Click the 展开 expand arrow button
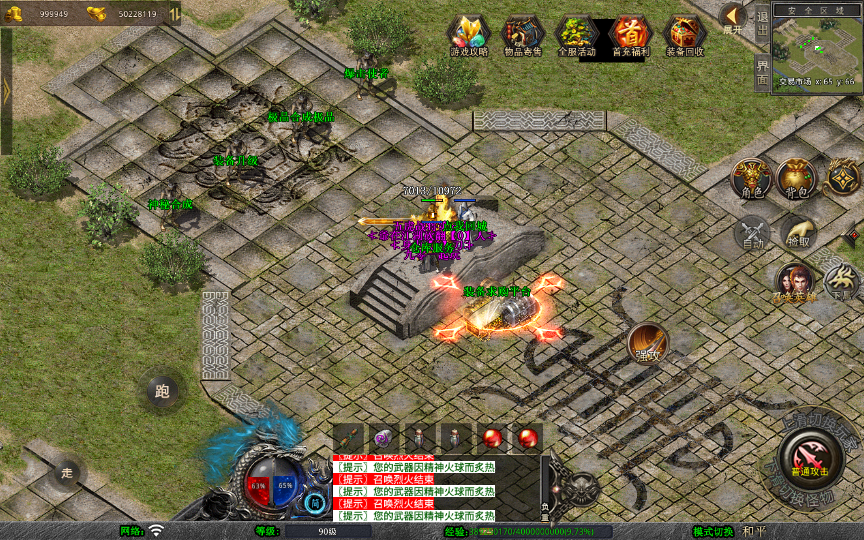This screenshot has width=864, height=540. point(732,17)
